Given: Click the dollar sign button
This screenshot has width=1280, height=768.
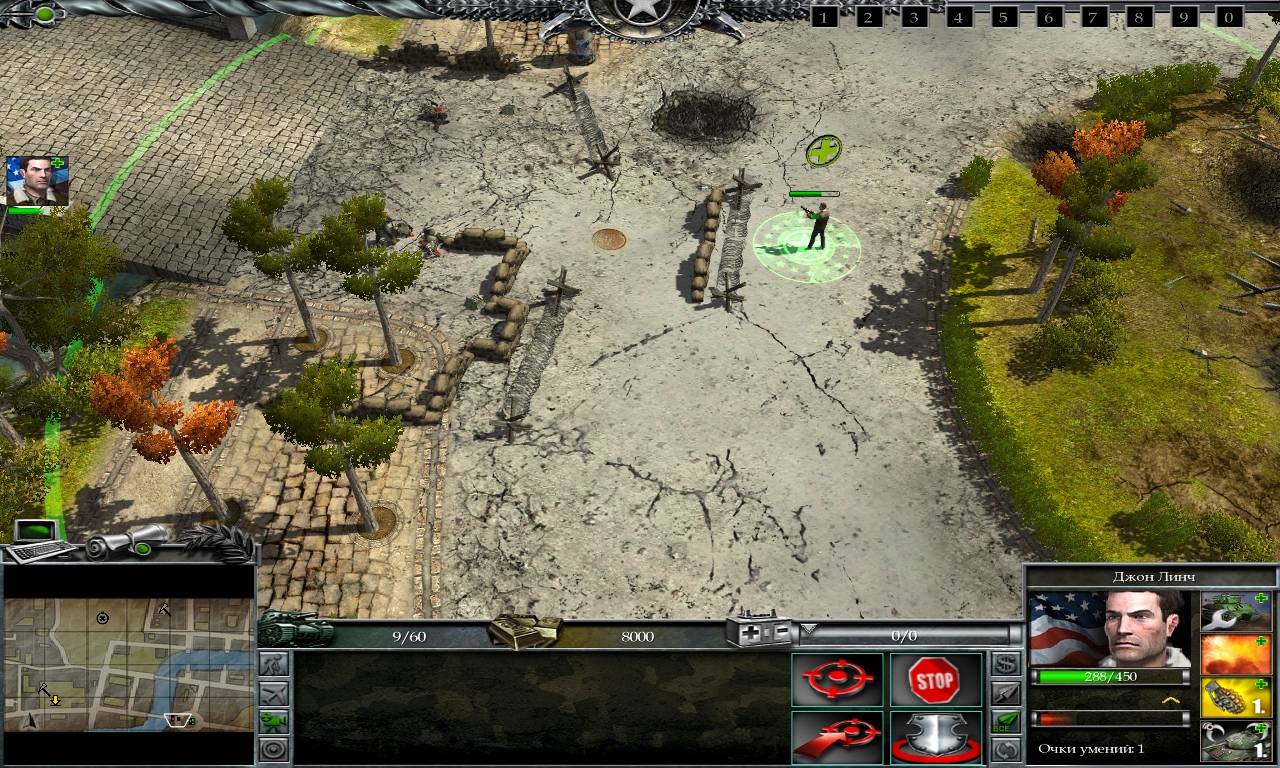Looking at the screenshot, I should 1006,664.
